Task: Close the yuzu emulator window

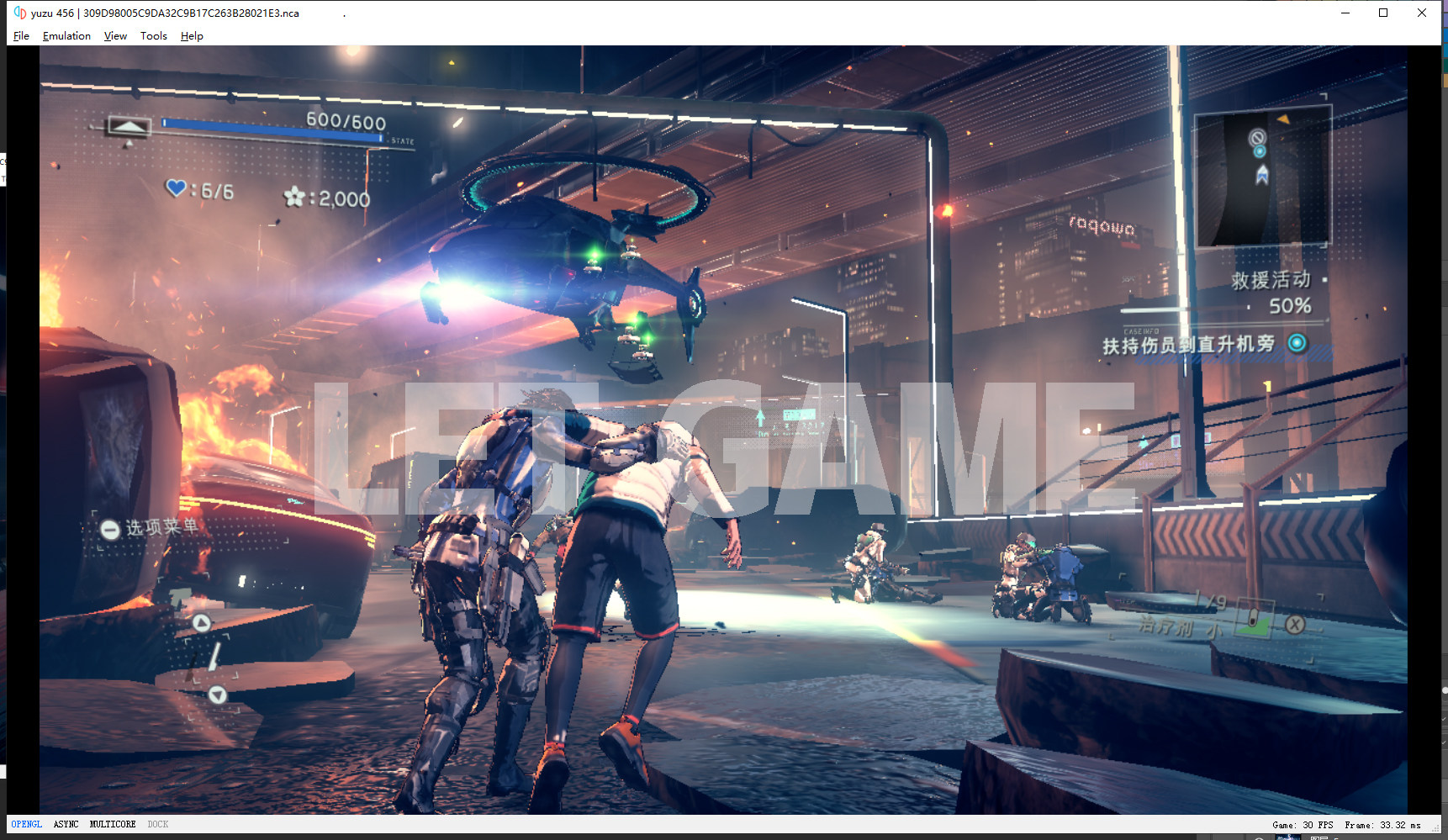Action: pyautogui.click(x=1422, y=13)
